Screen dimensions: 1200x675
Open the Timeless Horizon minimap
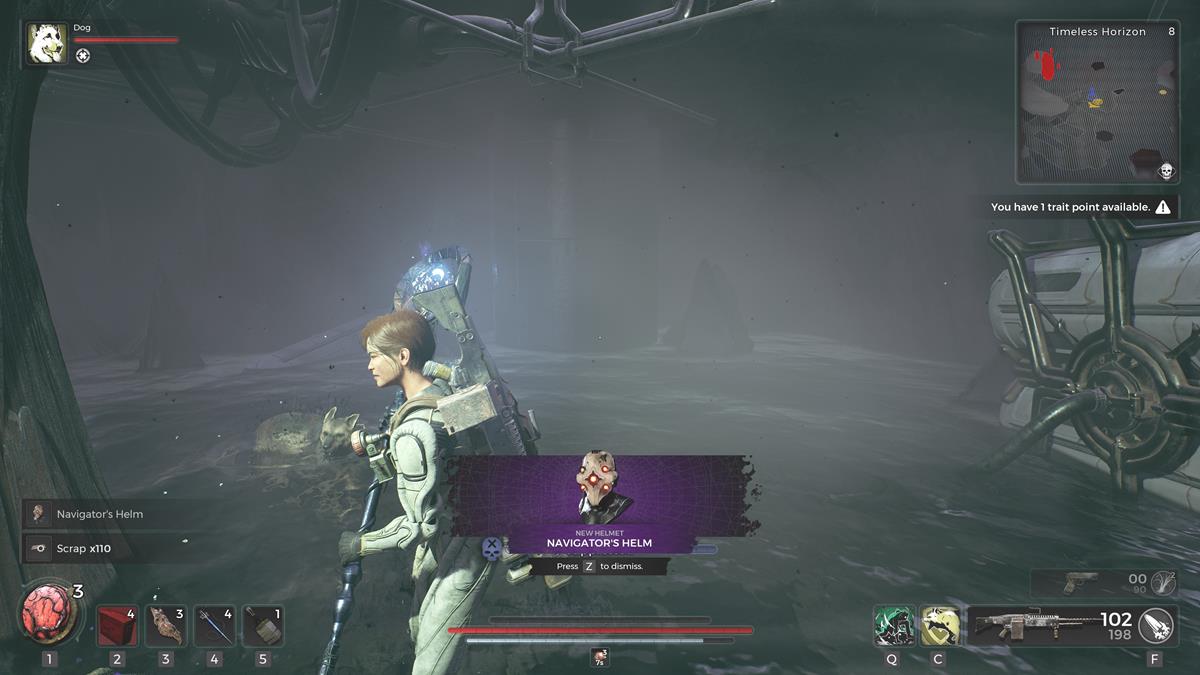coord(1097,102)
